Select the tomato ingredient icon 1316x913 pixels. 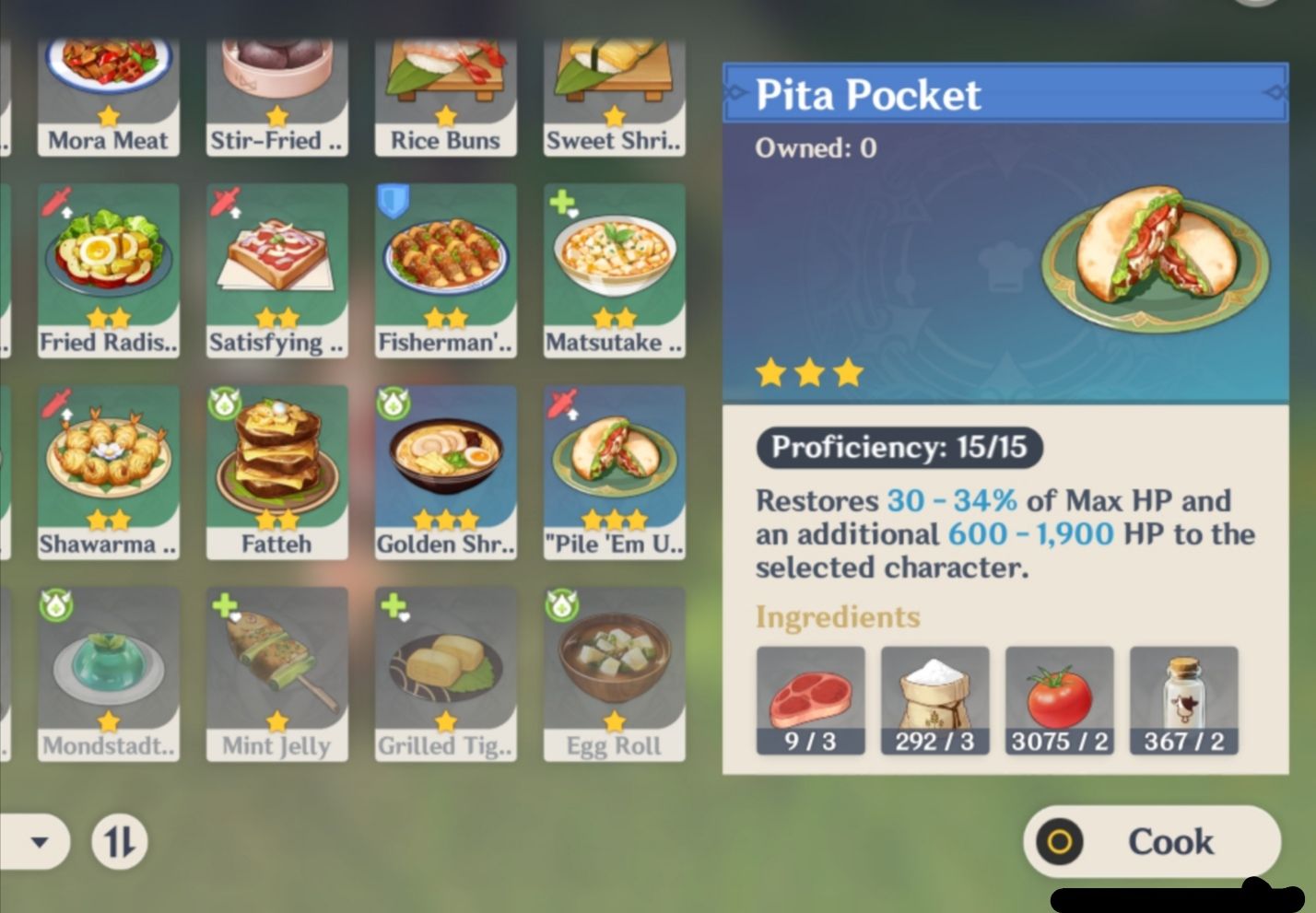click(x=1059, y=696)
